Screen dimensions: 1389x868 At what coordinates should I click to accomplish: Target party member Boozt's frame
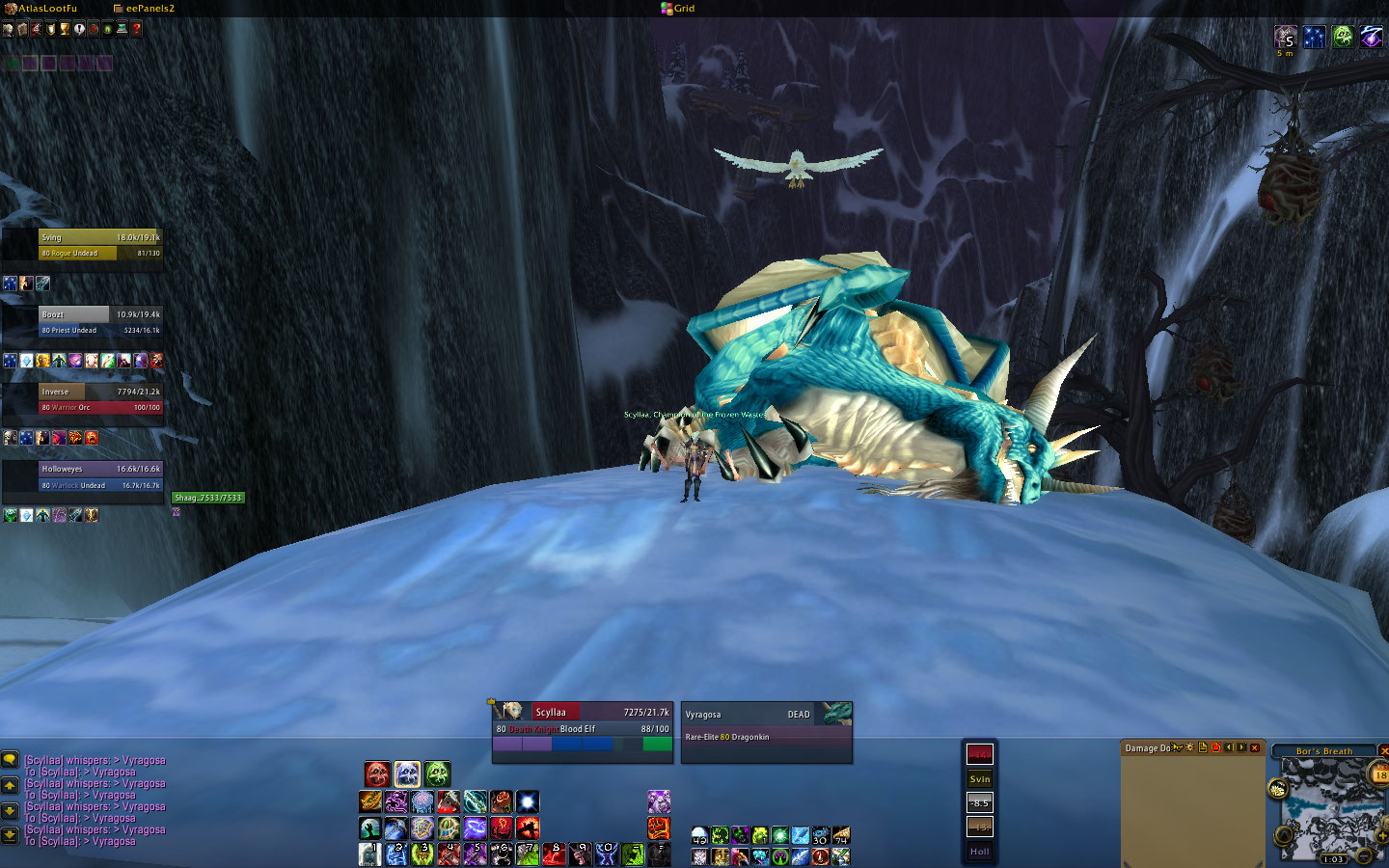[x=99, y=322]
